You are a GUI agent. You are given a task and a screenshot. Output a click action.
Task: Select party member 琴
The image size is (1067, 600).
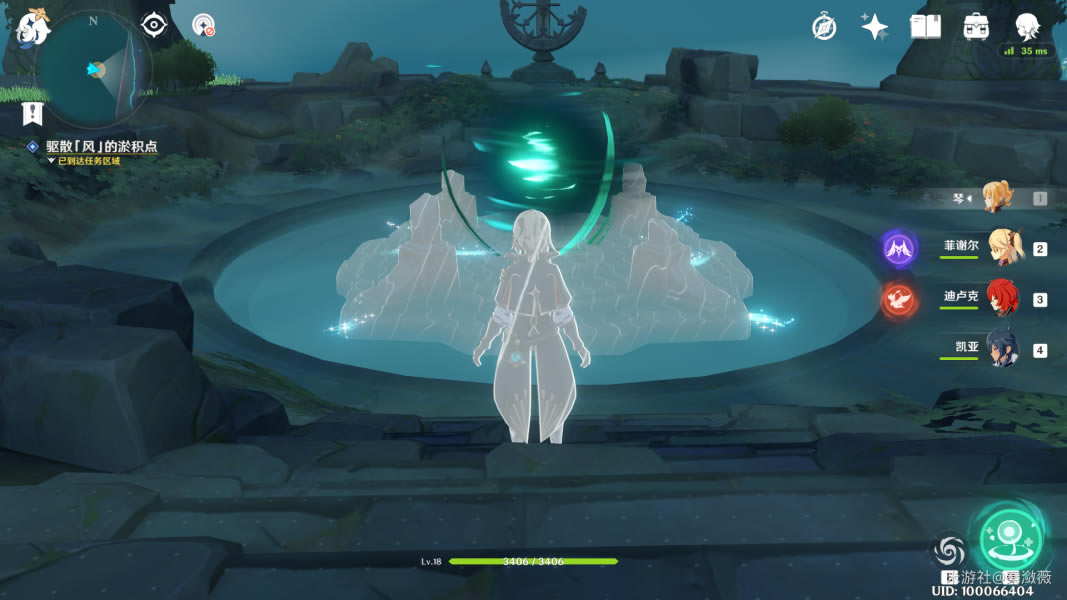[997, 197]
